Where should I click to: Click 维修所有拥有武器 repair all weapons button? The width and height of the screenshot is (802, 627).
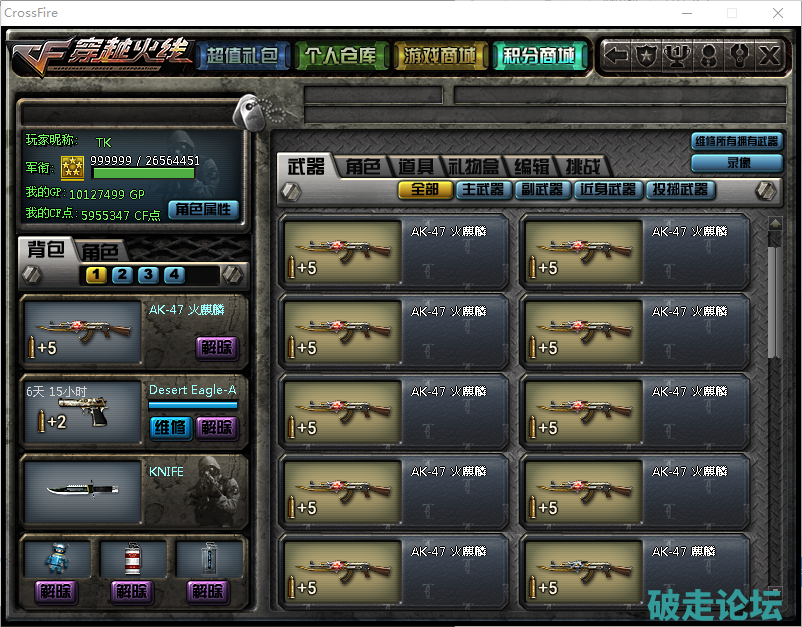point(736,142)
